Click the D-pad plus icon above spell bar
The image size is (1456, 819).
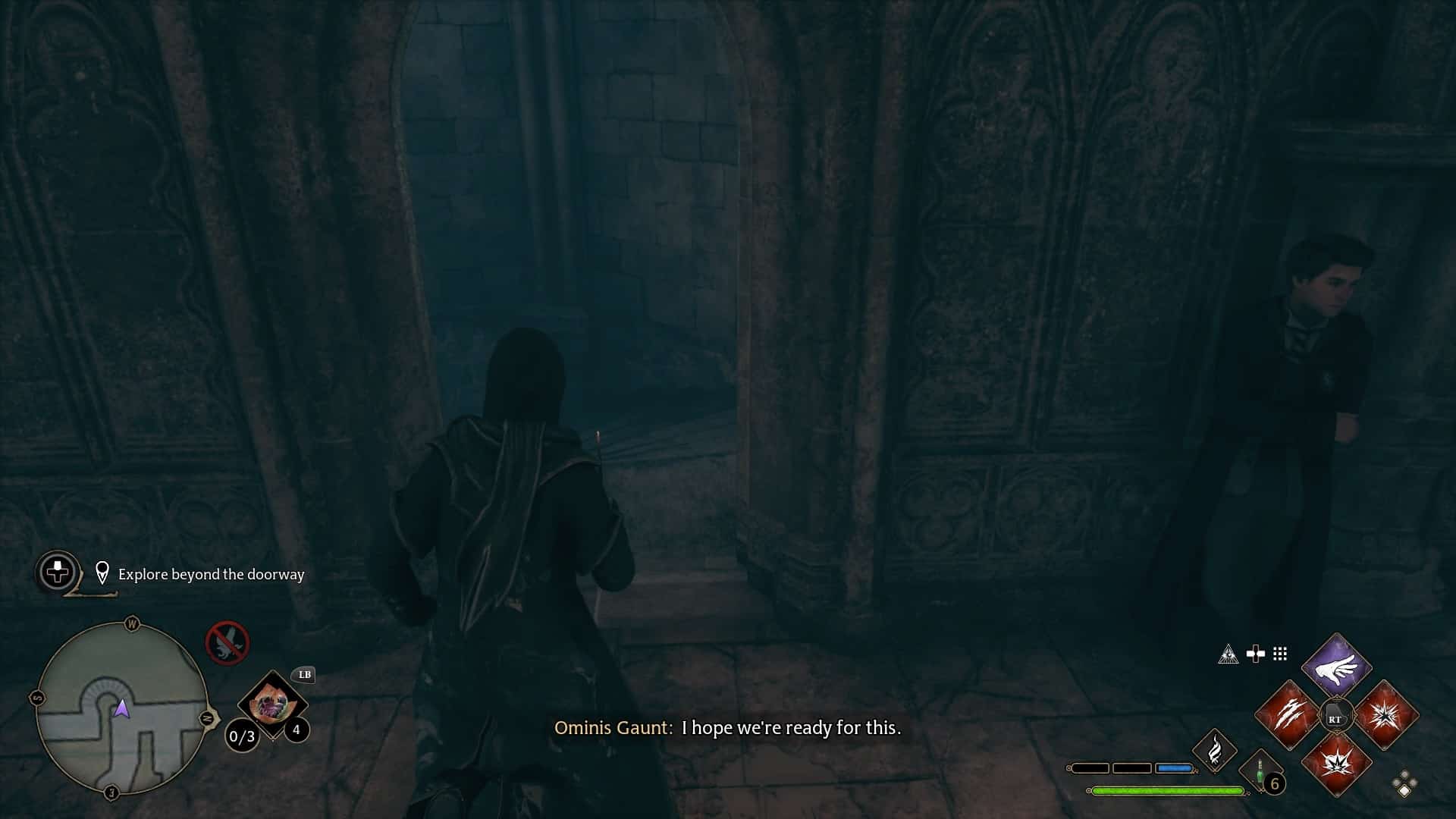[1256, 654]
